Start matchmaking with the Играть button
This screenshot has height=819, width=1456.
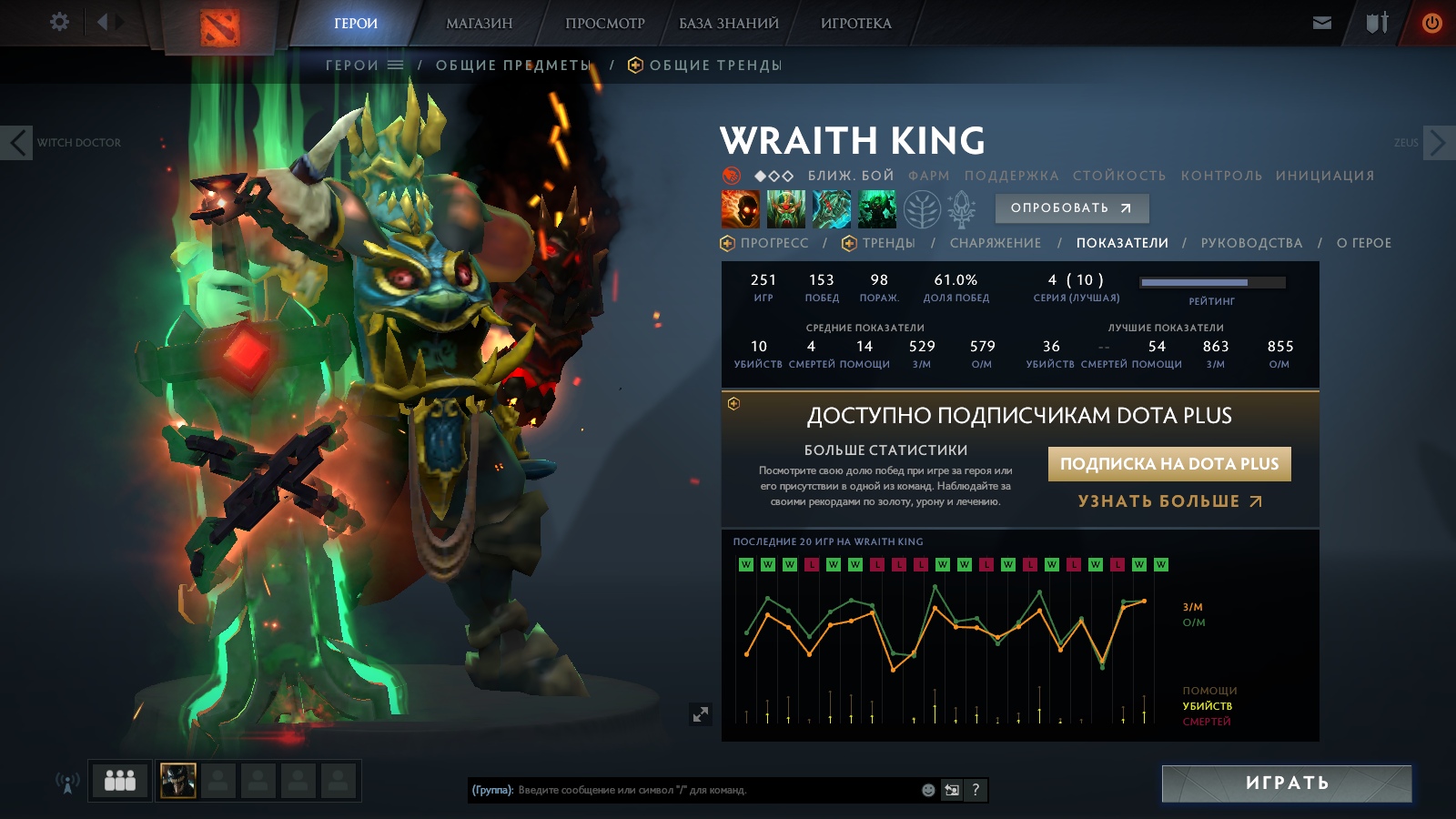click(1286, 784)
